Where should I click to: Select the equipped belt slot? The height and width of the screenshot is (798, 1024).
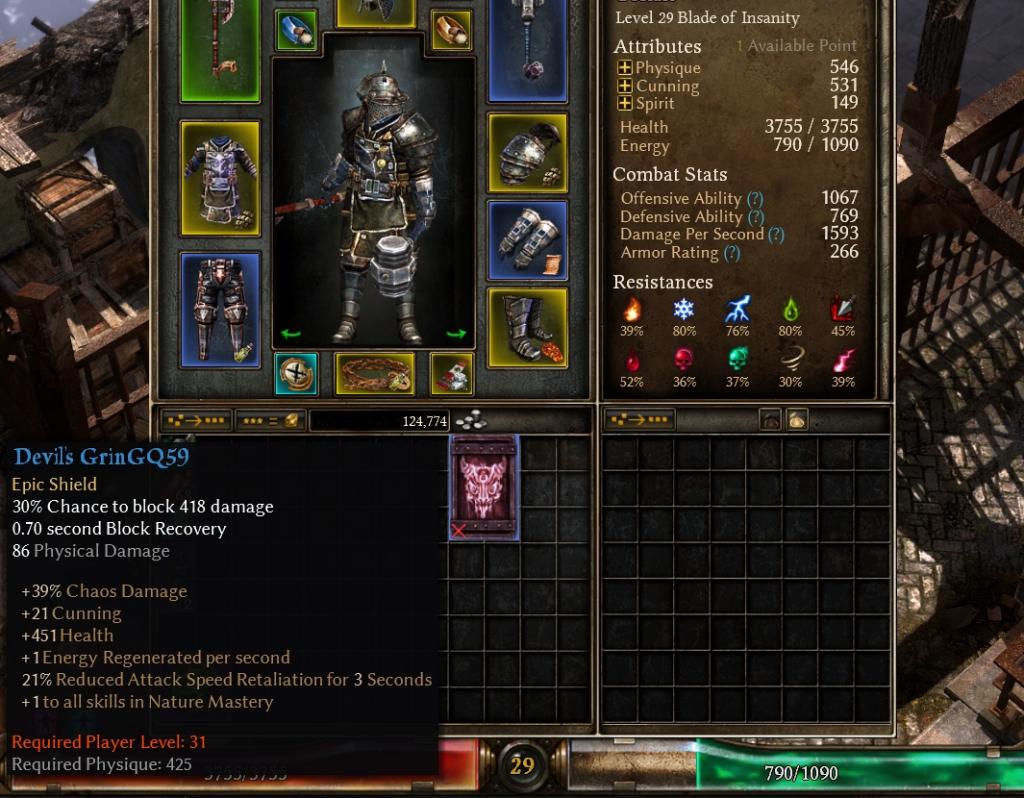tap(374, 373)
